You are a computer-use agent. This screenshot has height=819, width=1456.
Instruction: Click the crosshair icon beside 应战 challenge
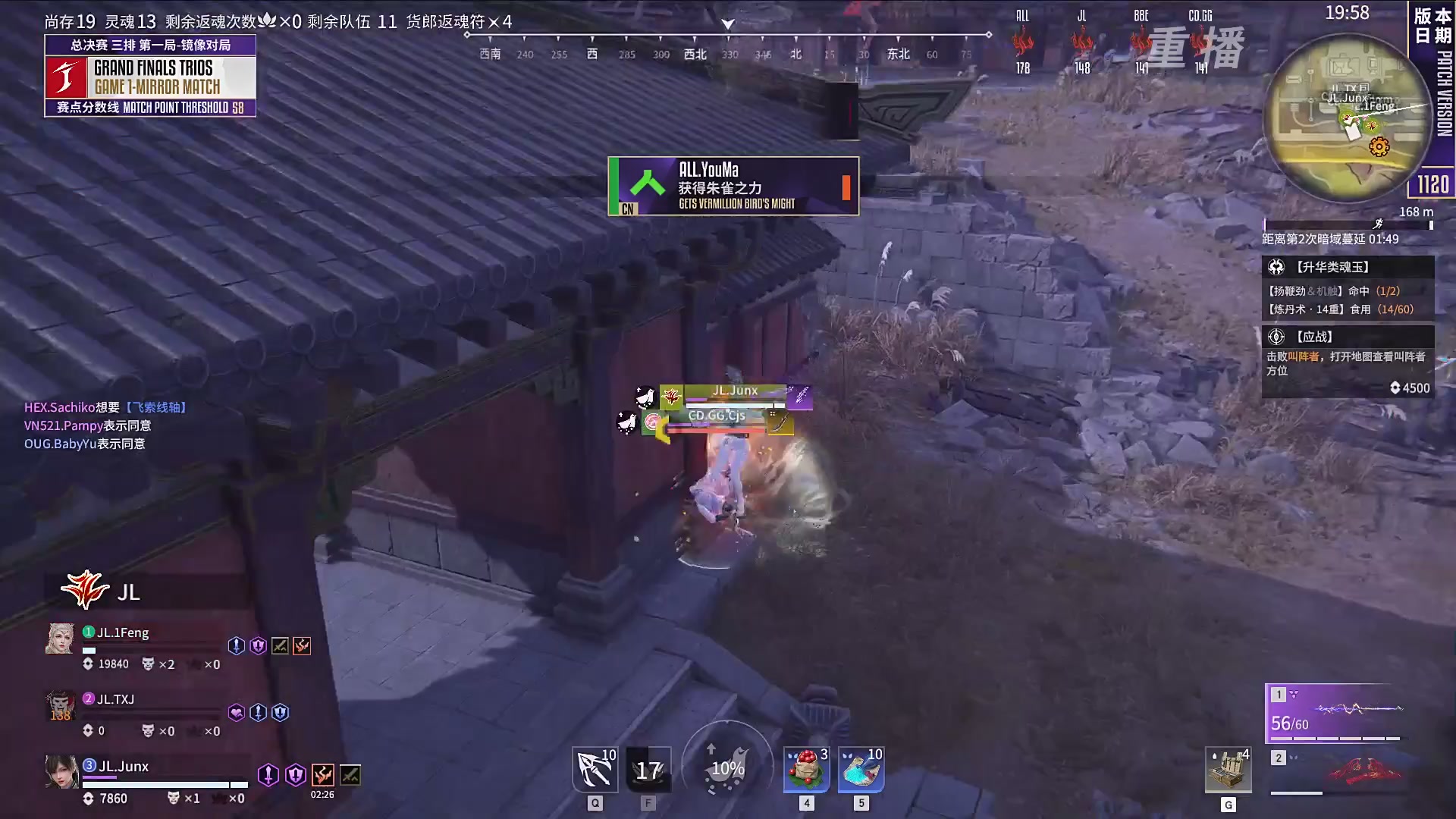[x=1276, y=337]
